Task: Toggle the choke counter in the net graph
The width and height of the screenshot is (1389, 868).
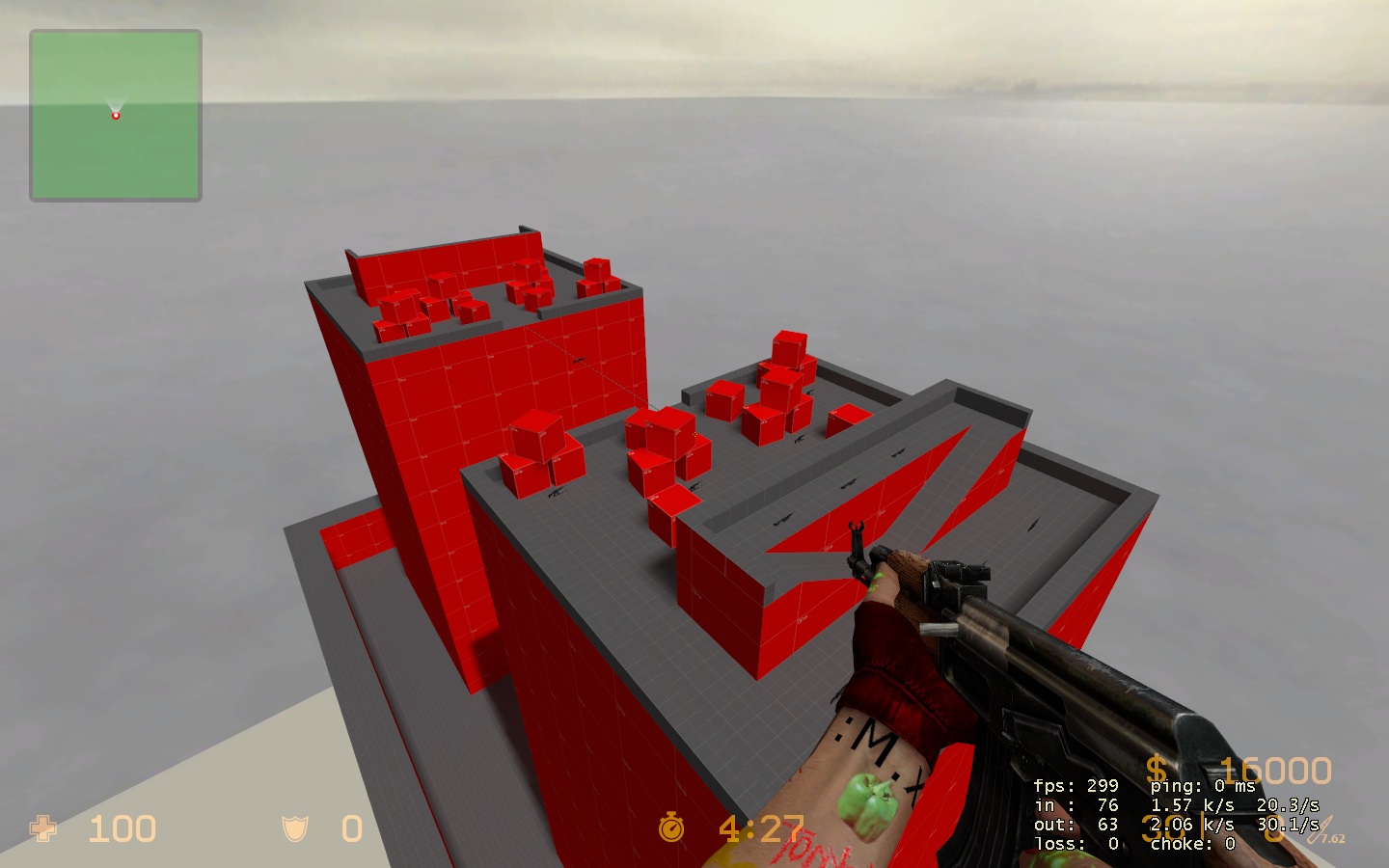Action: click(1194, 843)
